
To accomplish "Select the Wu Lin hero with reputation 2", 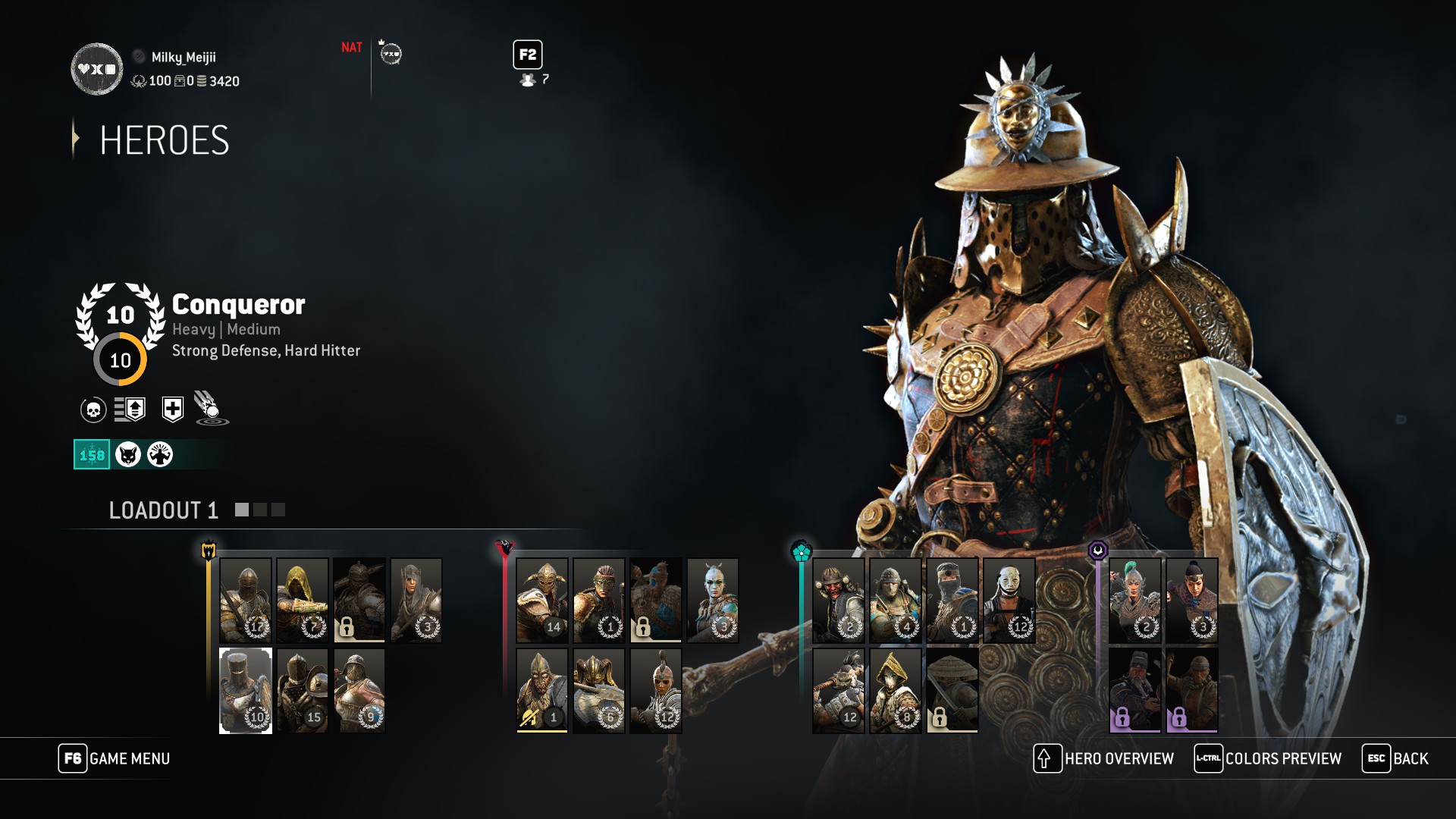I will click(x=1135, y=600).
